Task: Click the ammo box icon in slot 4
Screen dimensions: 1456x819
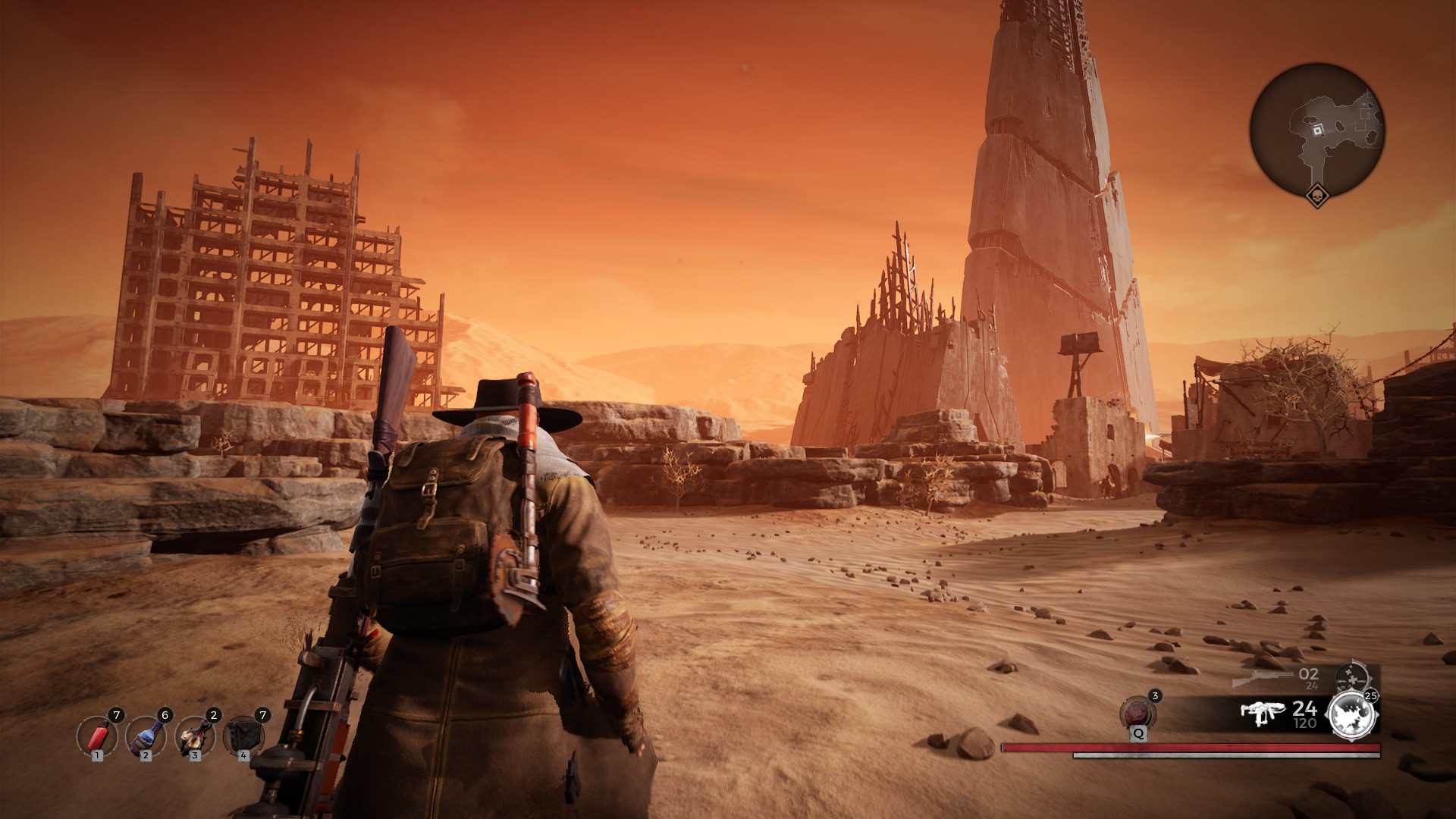Action: click(243, 736)
